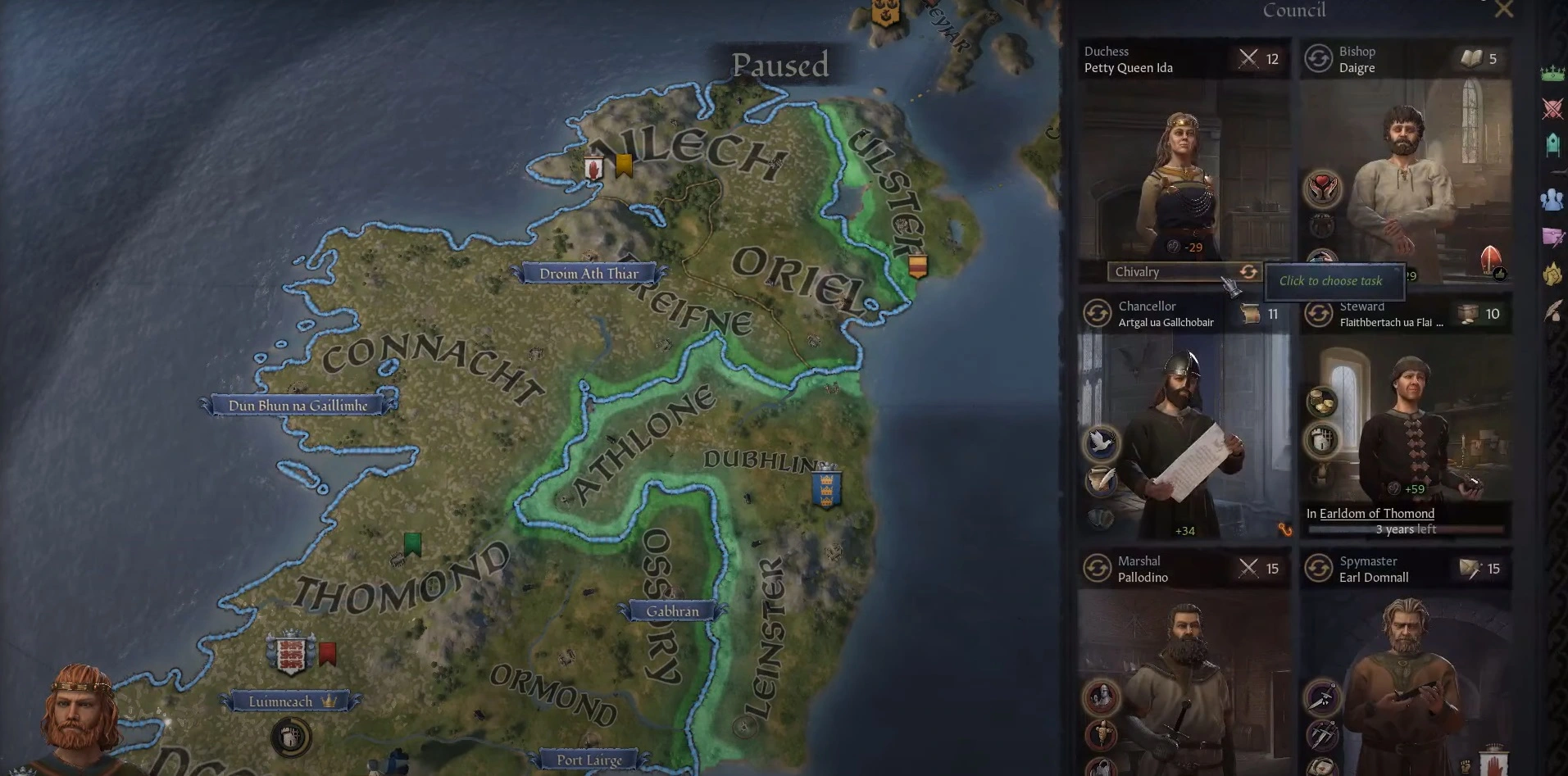Image resolution: width=1568 pixels, height=776 pixels.
Task: Replace Bishop Daigre on the council
Action: tap(1318, 59)
